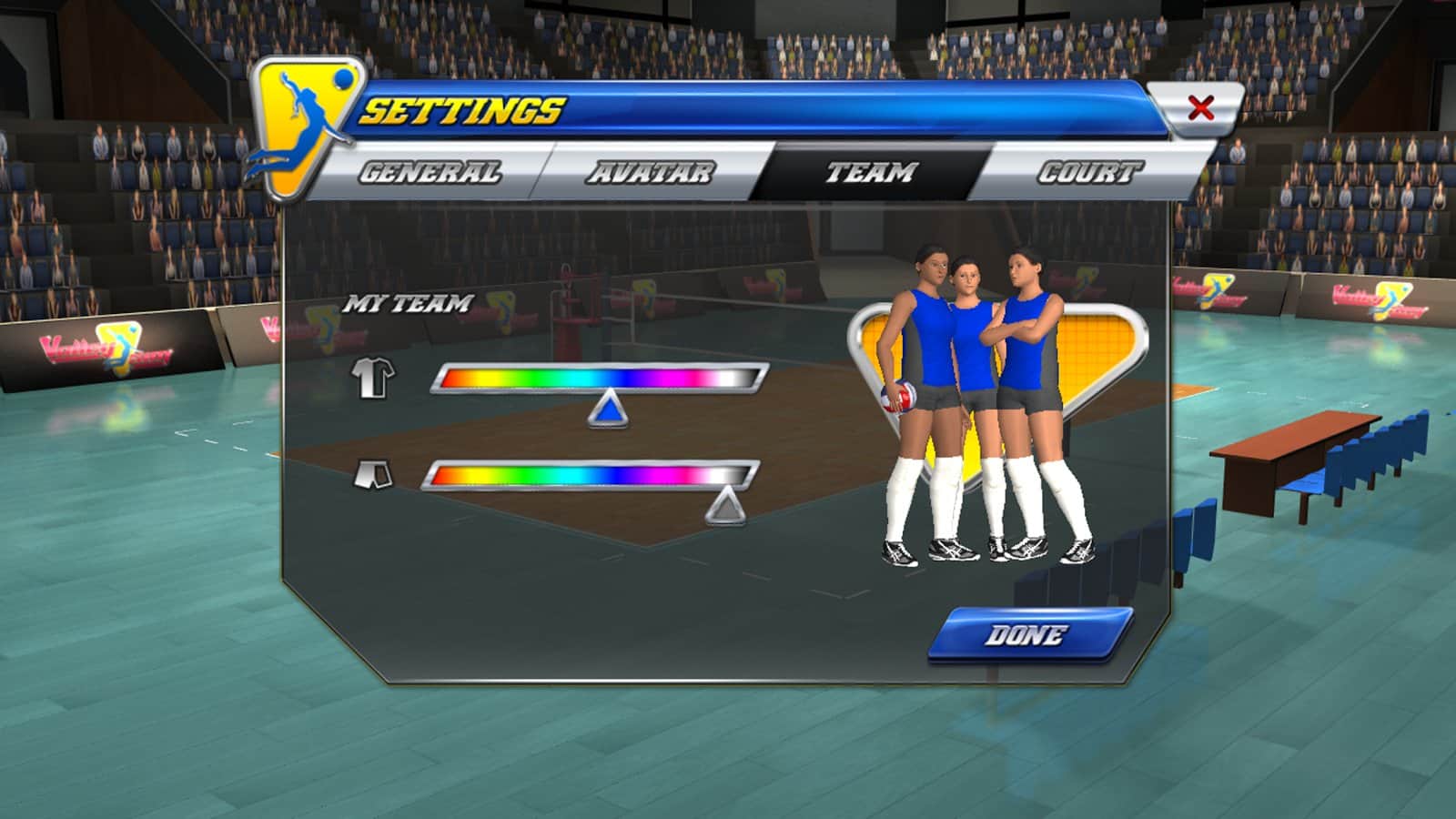Switch to the General settings tab
This screenshot has height=819, width=1456.
point(430,172)
